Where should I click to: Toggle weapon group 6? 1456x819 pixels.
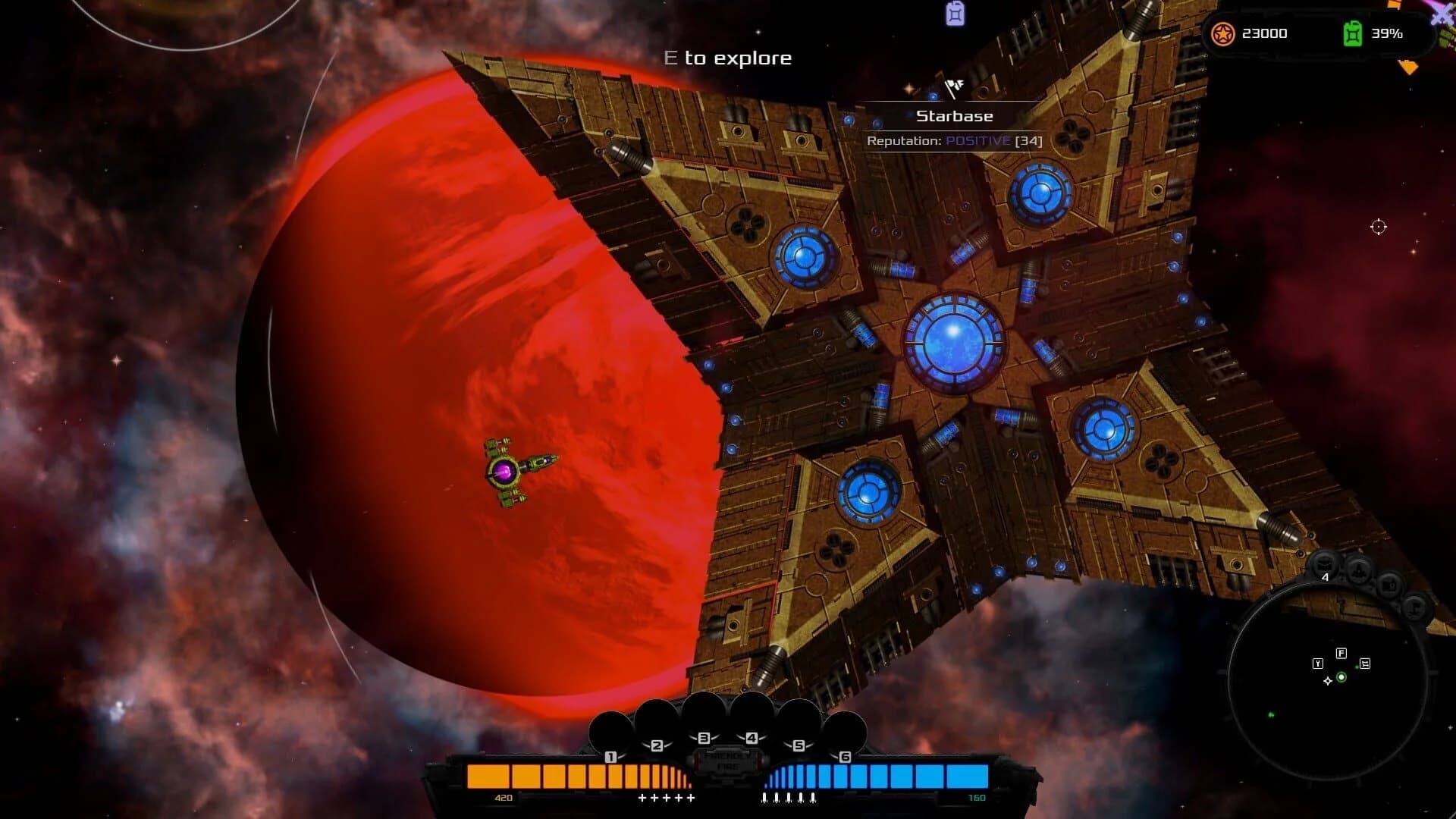pos(846,757)
